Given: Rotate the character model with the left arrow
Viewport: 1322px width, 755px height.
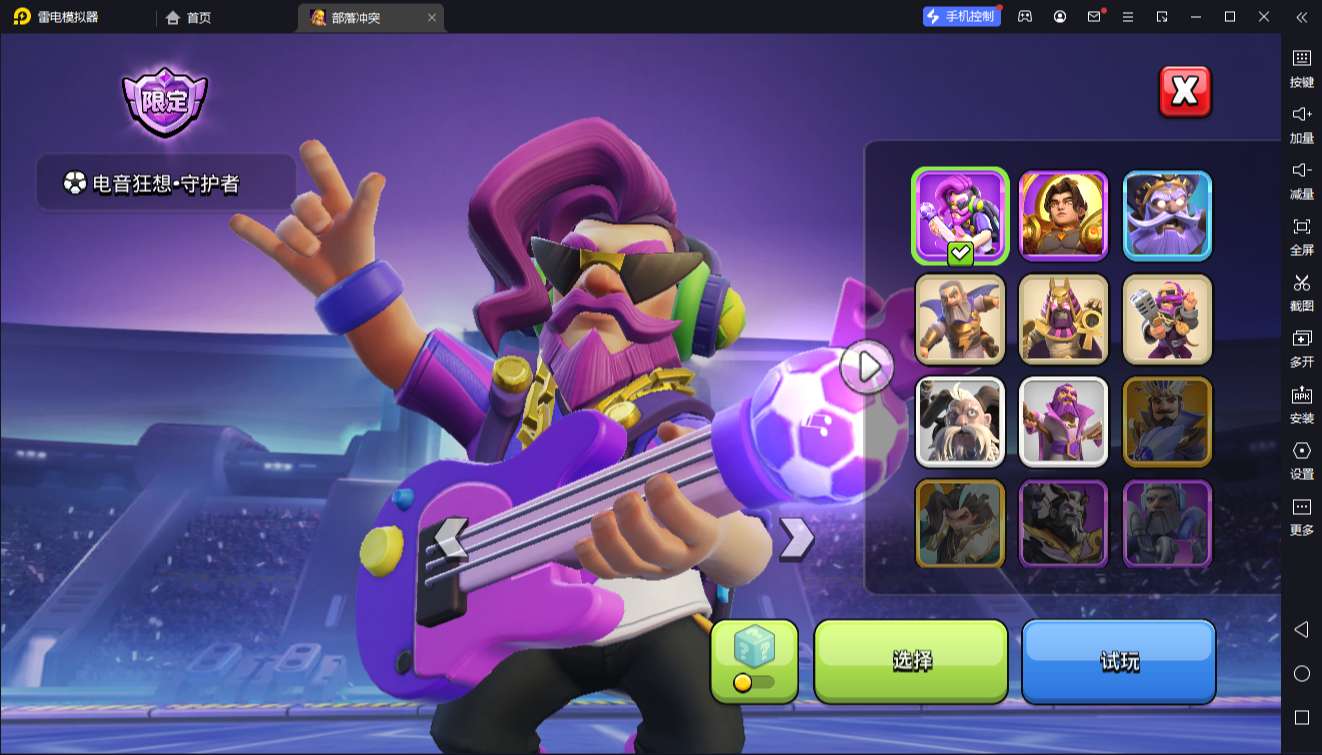Looking at the screenshot, I should 451,538.
